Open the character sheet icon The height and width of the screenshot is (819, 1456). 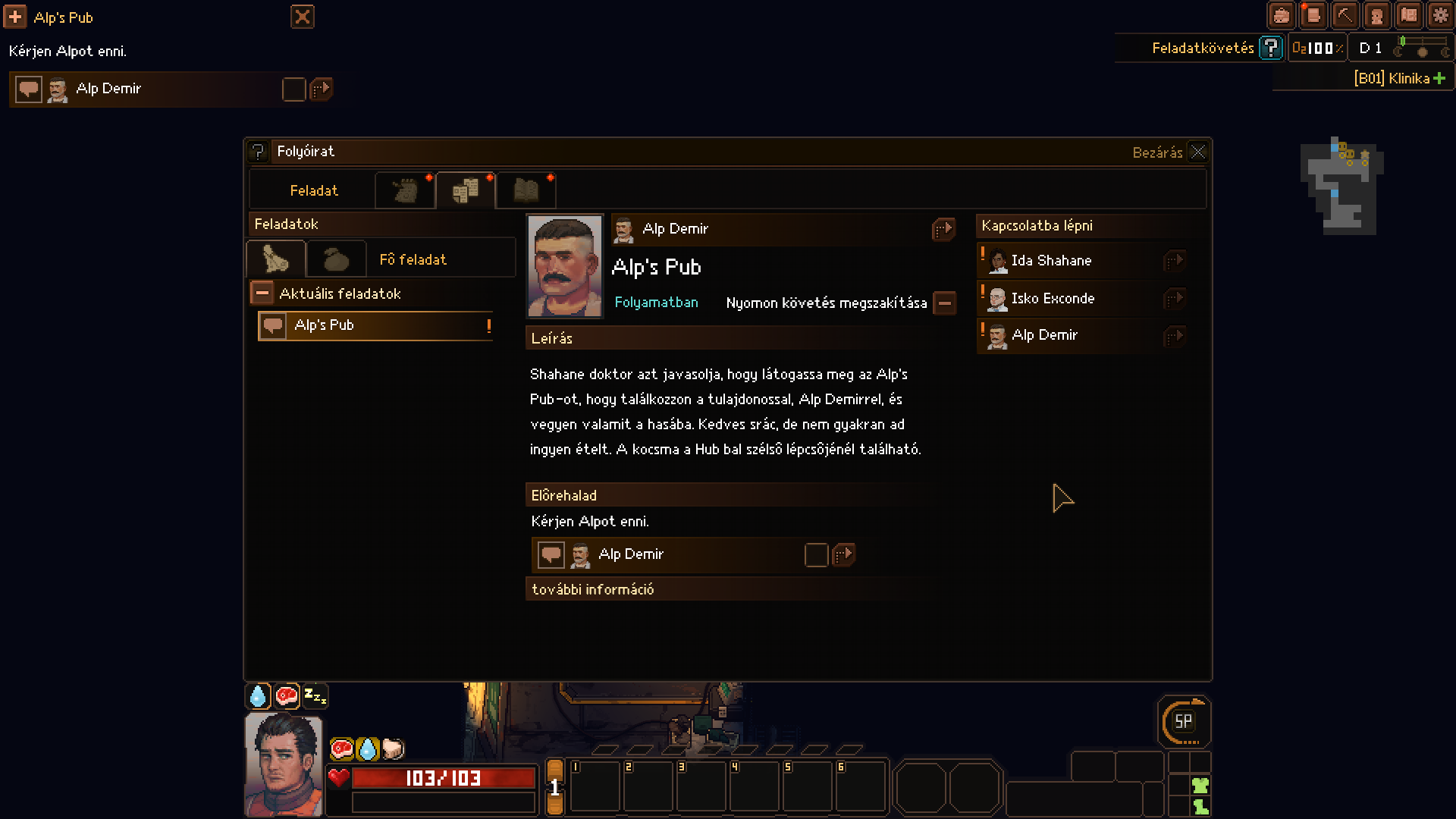click(1376, 15)
